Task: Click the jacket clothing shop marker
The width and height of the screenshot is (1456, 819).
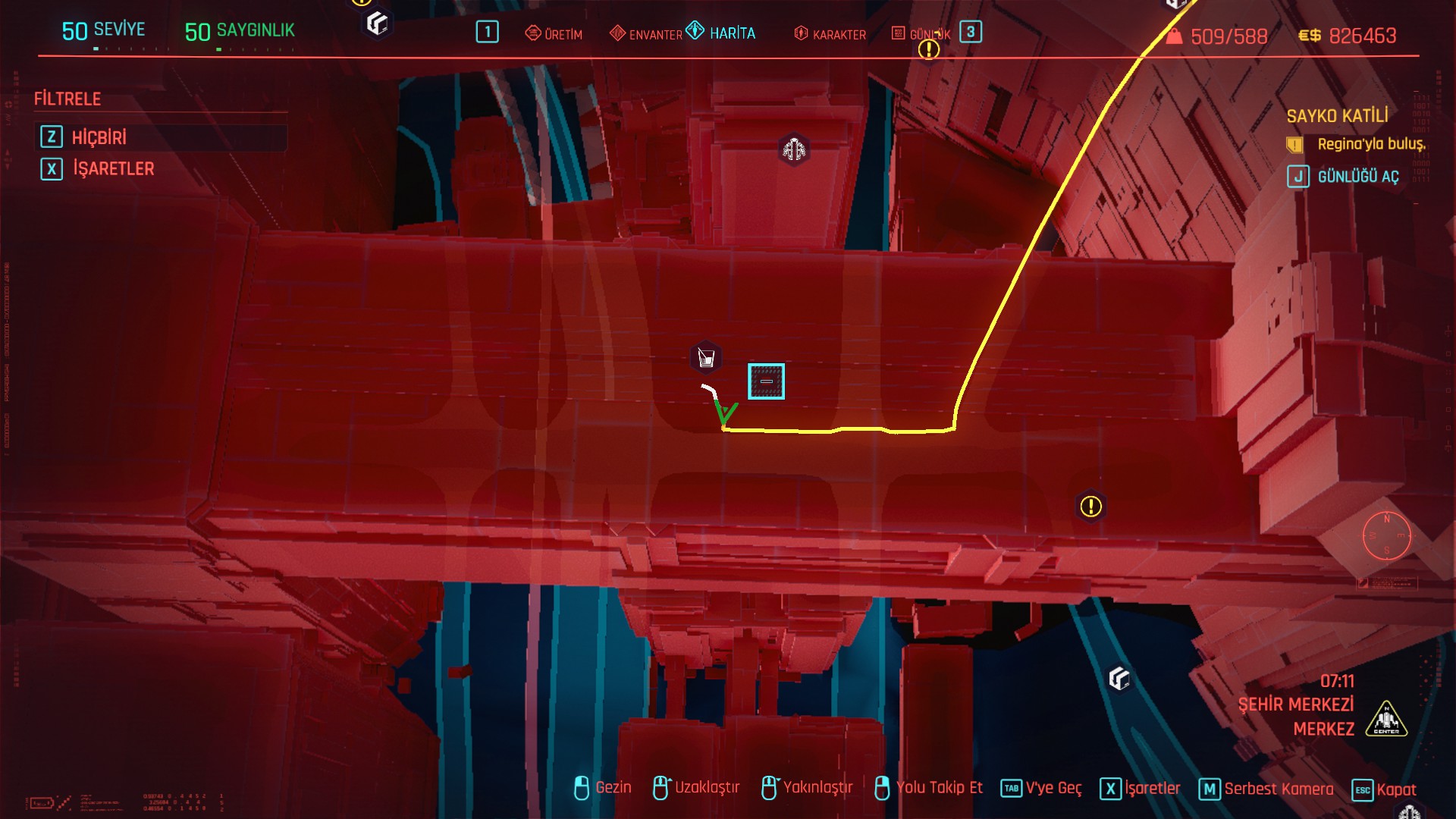Action: click(794, 149)
